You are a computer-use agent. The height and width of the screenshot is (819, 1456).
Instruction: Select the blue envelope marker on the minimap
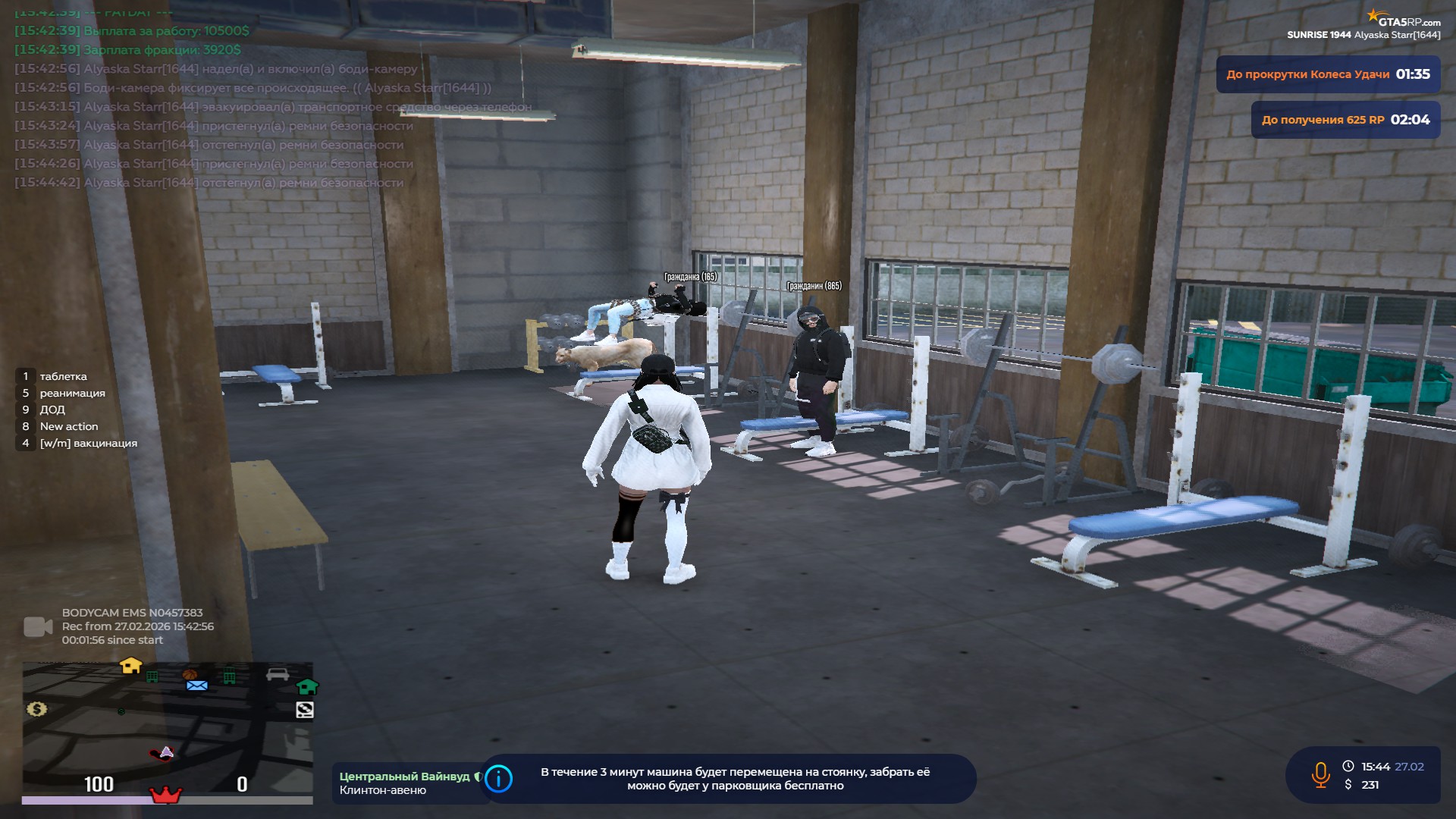[x=196, y=686]
